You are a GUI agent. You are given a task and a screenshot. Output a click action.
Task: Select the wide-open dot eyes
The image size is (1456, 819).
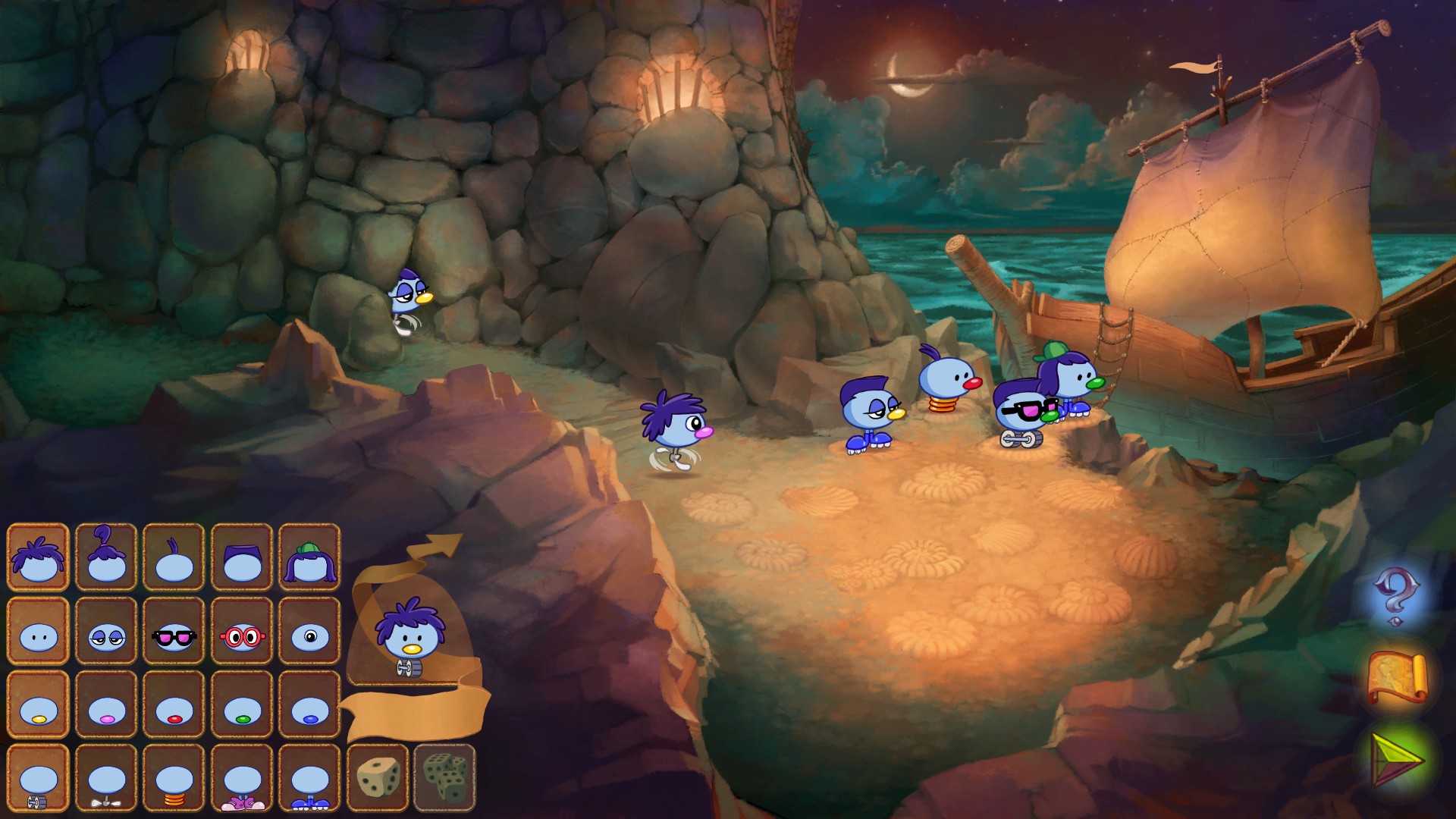38,631
